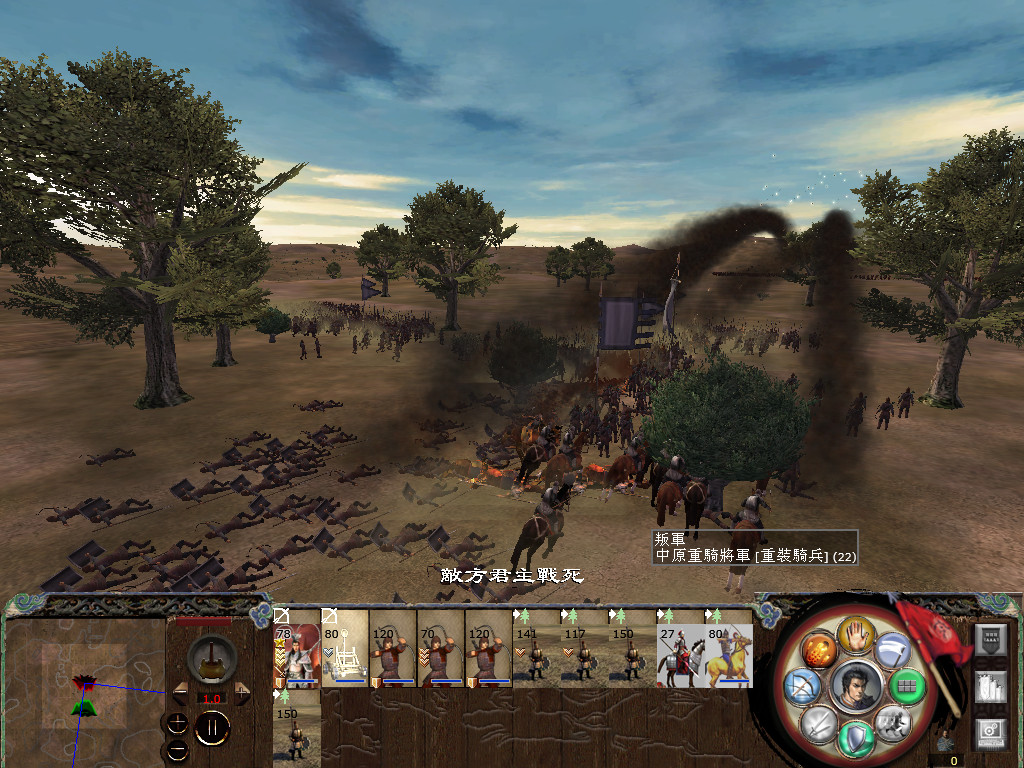
Task: Select the 117-man infantry unit card
Action: click(585, 648)
